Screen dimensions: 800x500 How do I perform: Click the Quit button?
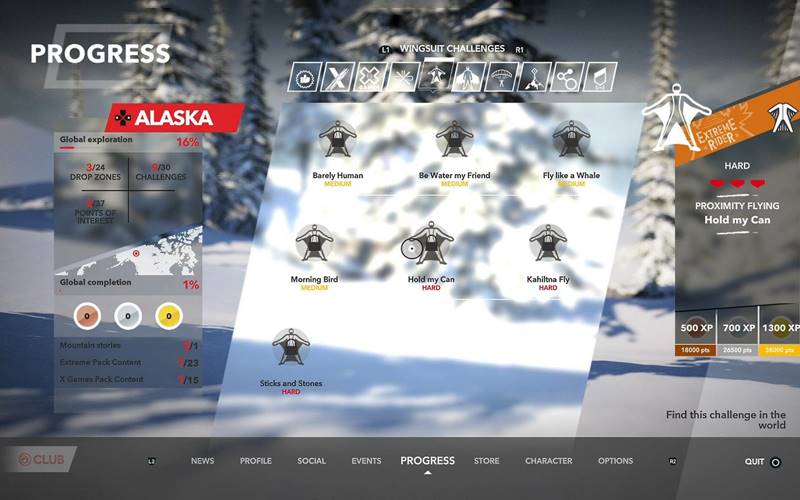tap(762, 462)
